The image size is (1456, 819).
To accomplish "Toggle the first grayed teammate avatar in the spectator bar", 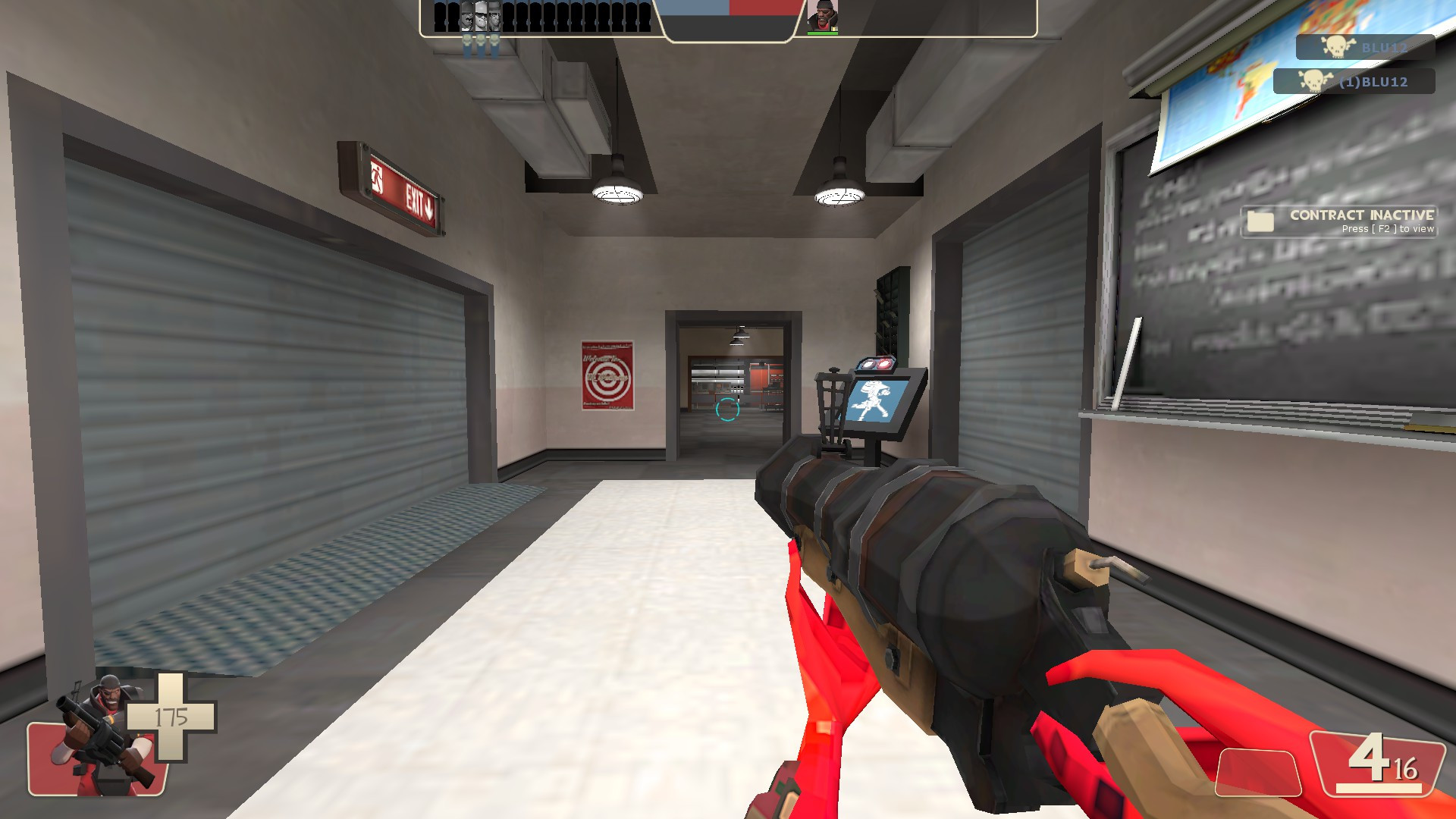I will pyautogui.click(x=466, y=19).
